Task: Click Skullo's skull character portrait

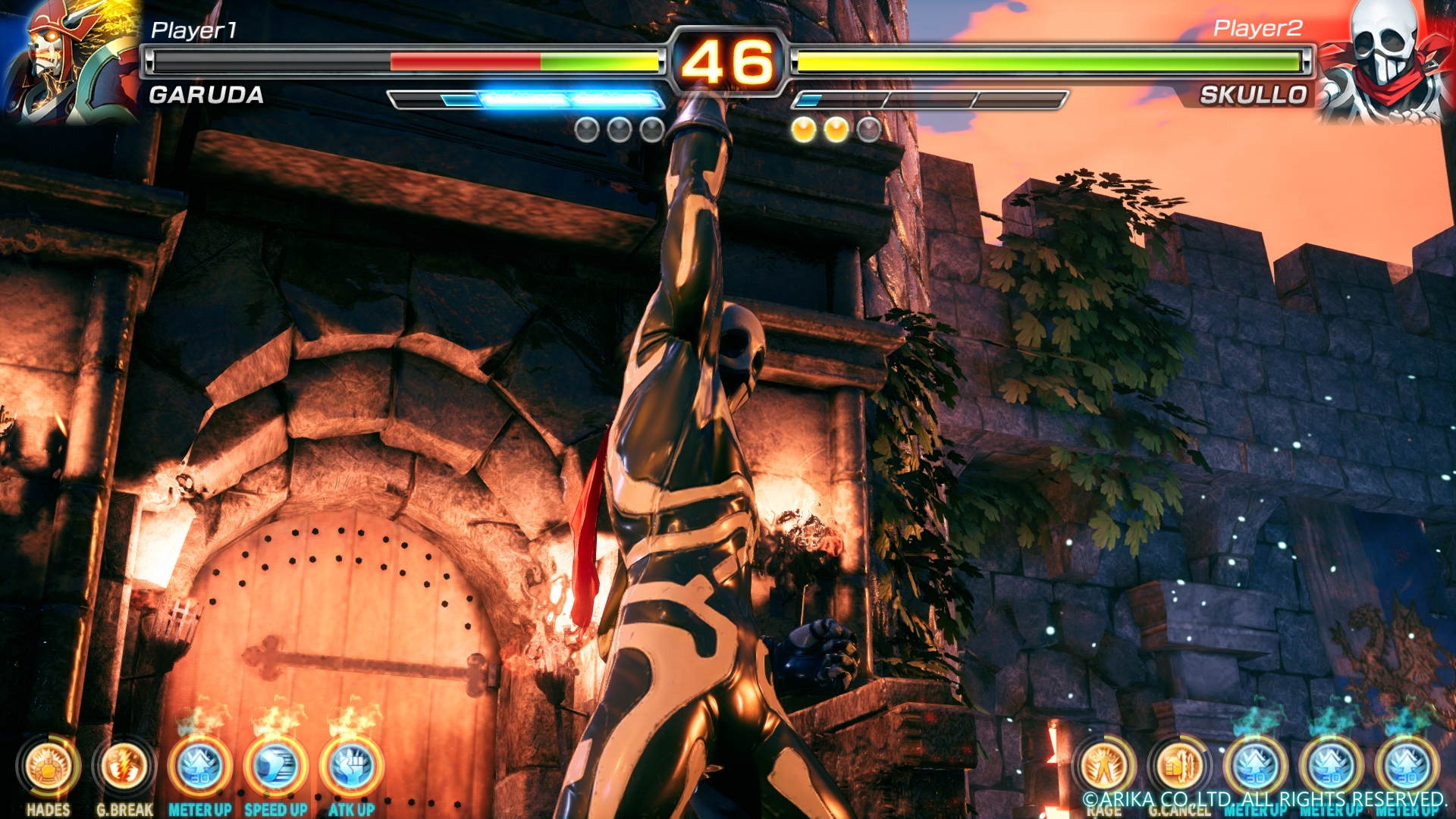Action: pyautogui.click(x=1385, y=61)
